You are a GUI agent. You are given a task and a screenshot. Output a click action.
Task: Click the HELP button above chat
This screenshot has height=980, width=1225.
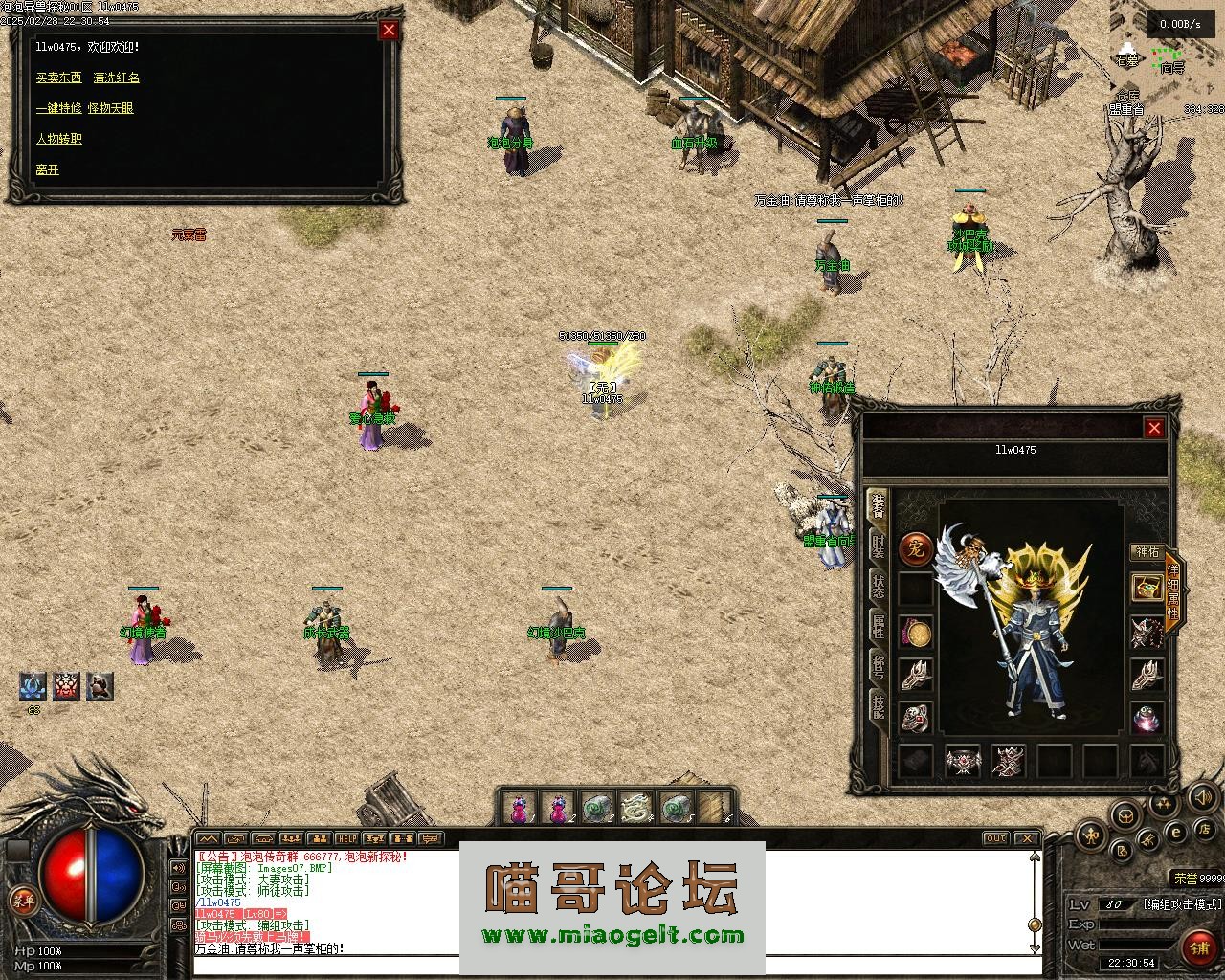tap(347, 839)
